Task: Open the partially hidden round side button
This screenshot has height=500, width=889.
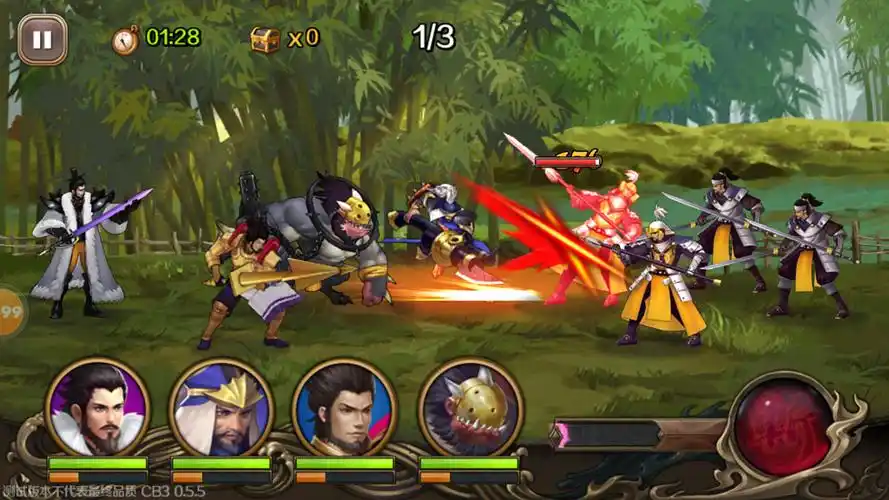Action: pos(12,311)
